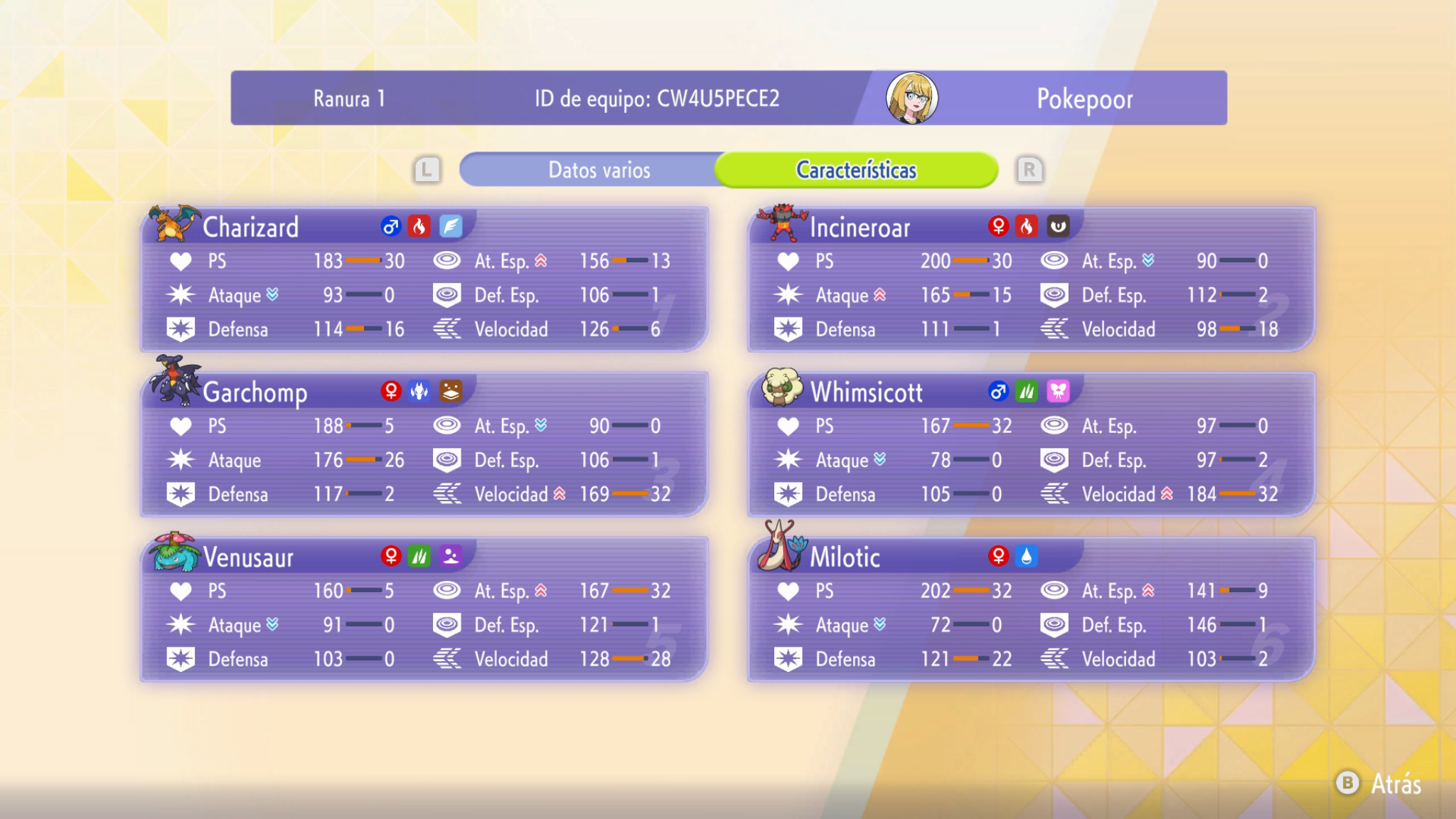Click Venusaur's Grass type icon

(x=419, y=557)
